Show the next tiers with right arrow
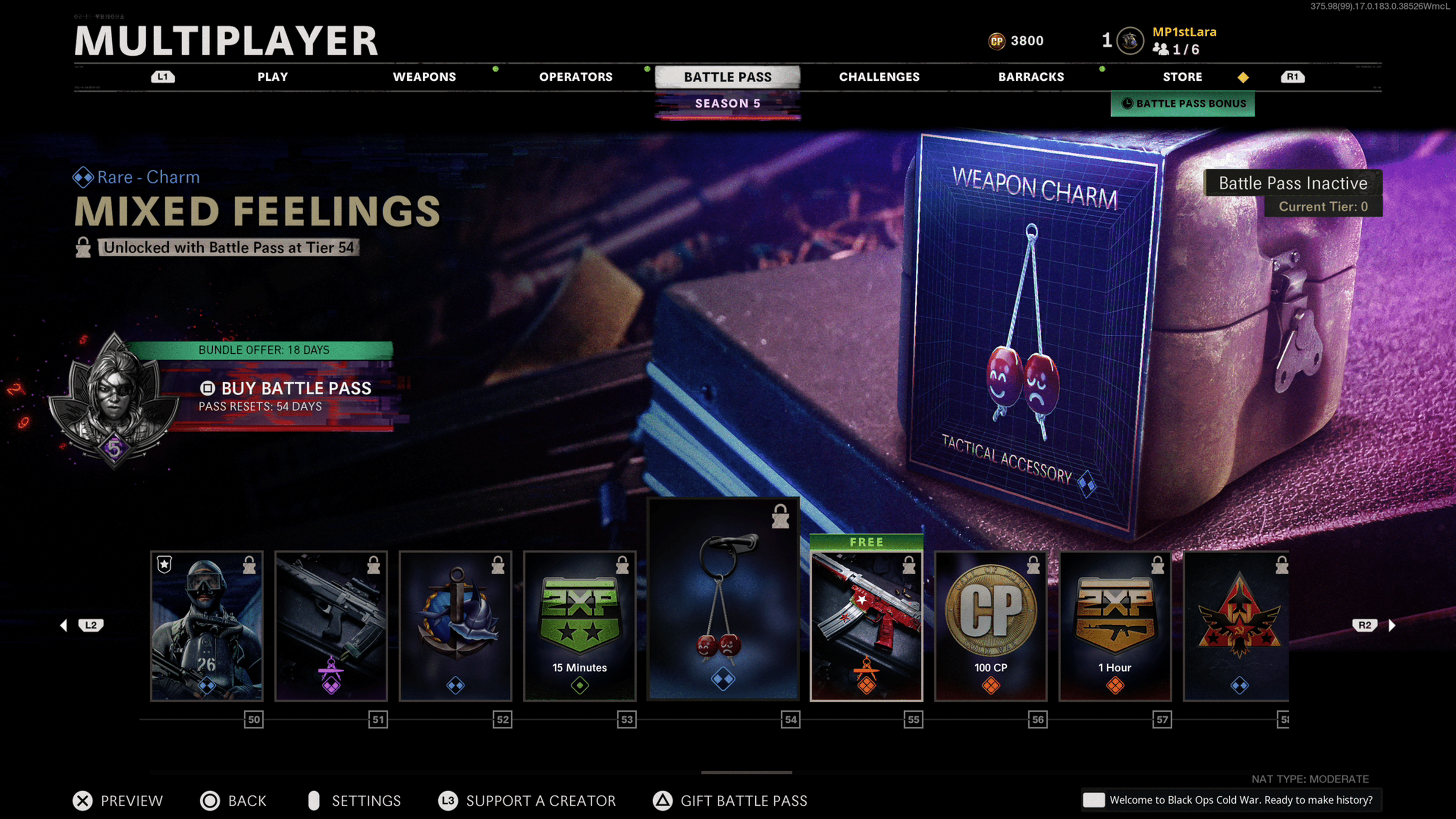The image size is (1456, 819). pyautogui.click(x=1391, y=625)
